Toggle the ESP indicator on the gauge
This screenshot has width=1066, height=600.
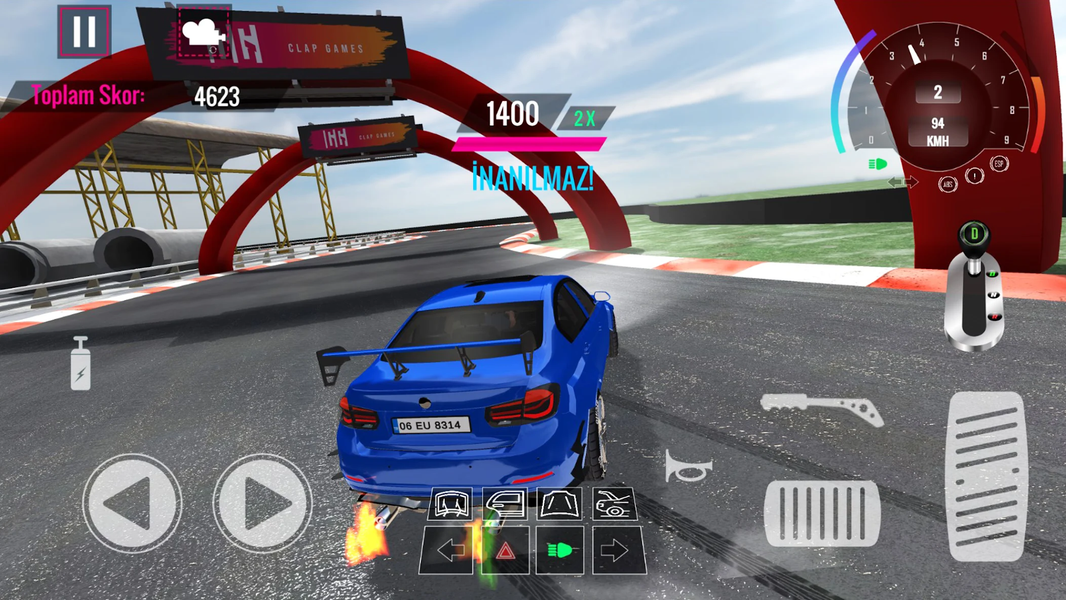pos(998,163)
